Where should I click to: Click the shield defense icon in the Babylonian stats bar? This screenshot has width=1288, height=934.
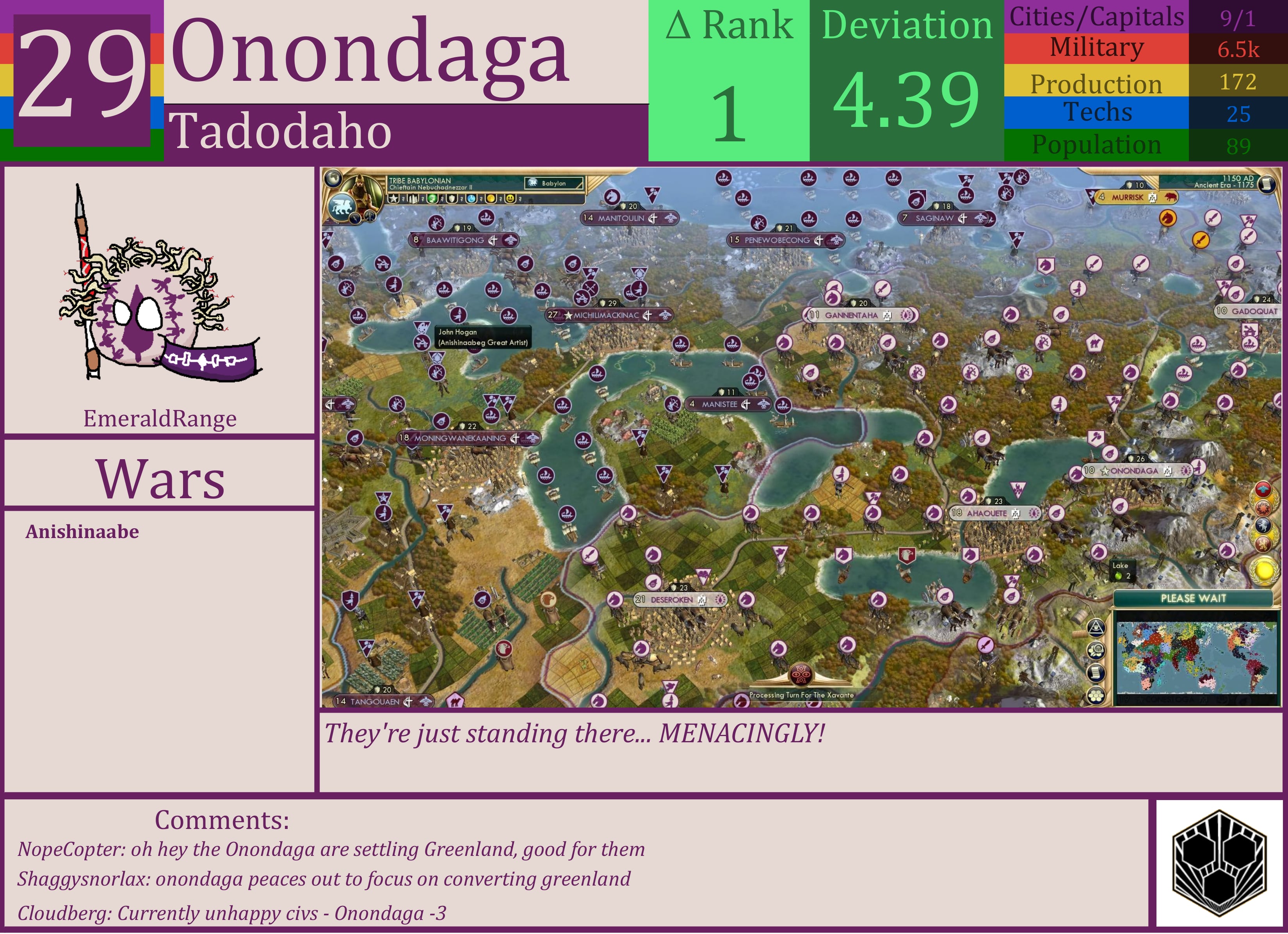[x=452, y=199]
